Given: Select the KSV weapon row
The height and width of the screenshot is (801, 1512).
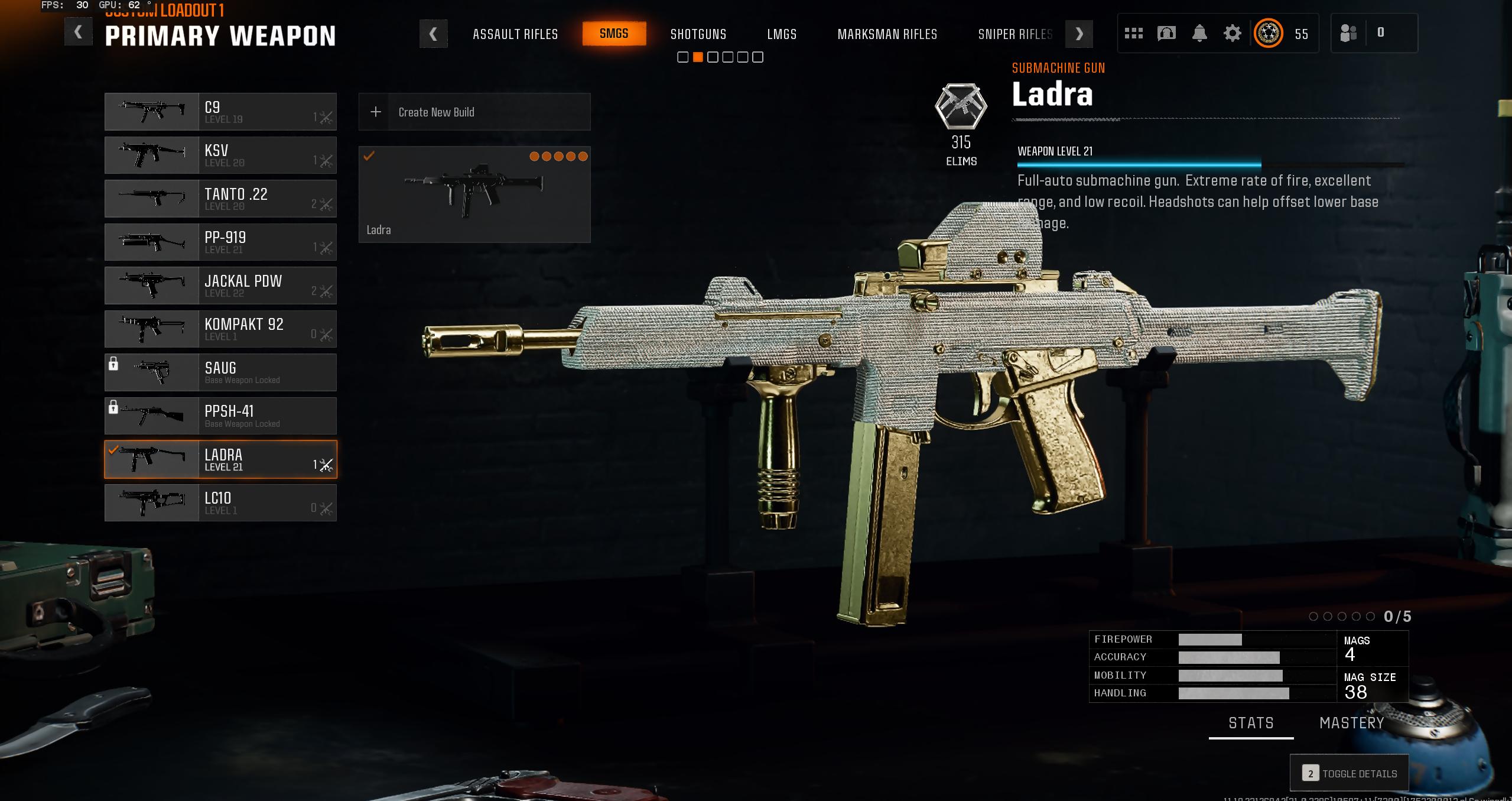Looking at the screenshot, I should click(220, 155).
